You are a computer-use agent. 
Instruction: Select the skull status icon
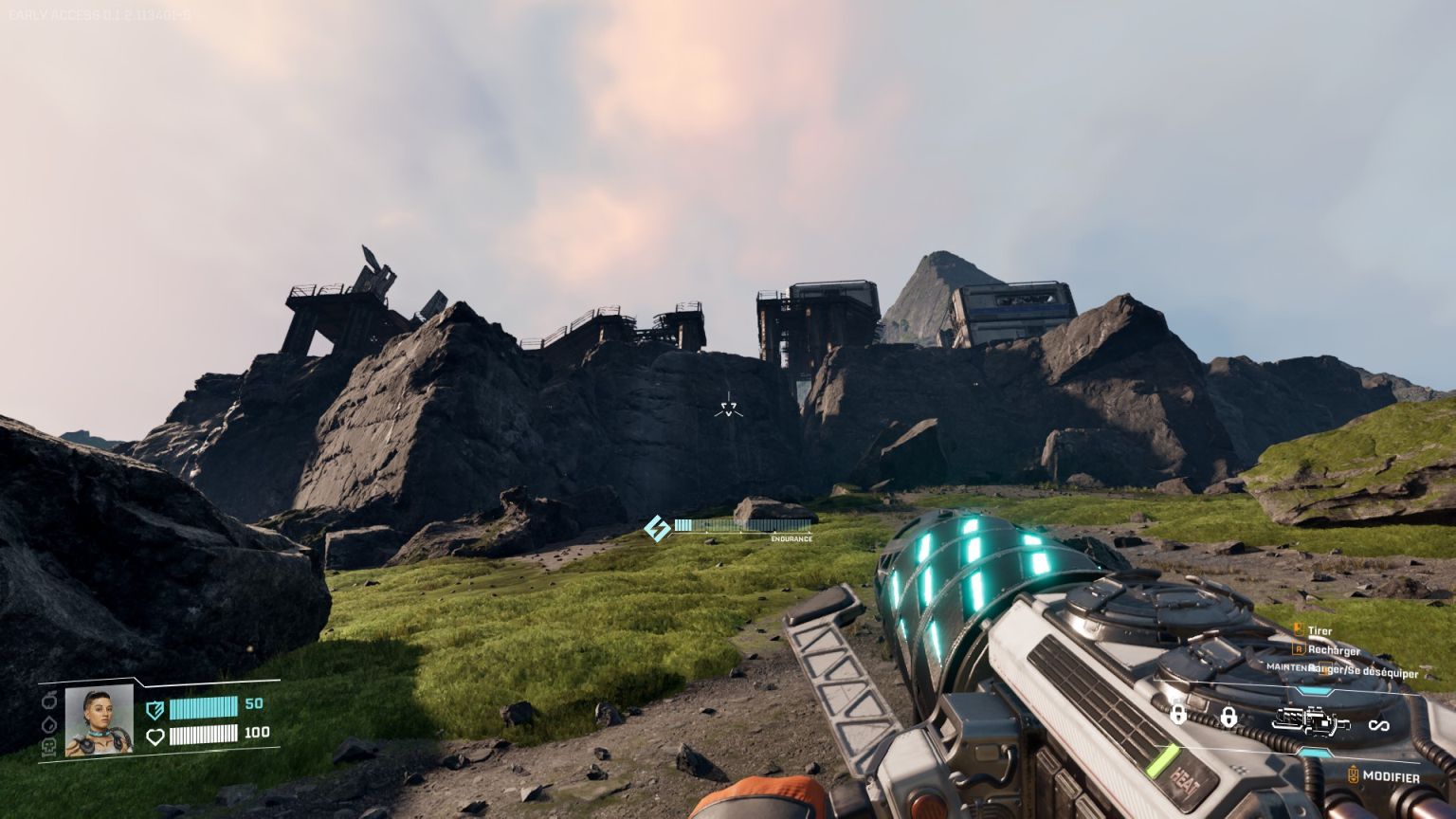point(50,746)
